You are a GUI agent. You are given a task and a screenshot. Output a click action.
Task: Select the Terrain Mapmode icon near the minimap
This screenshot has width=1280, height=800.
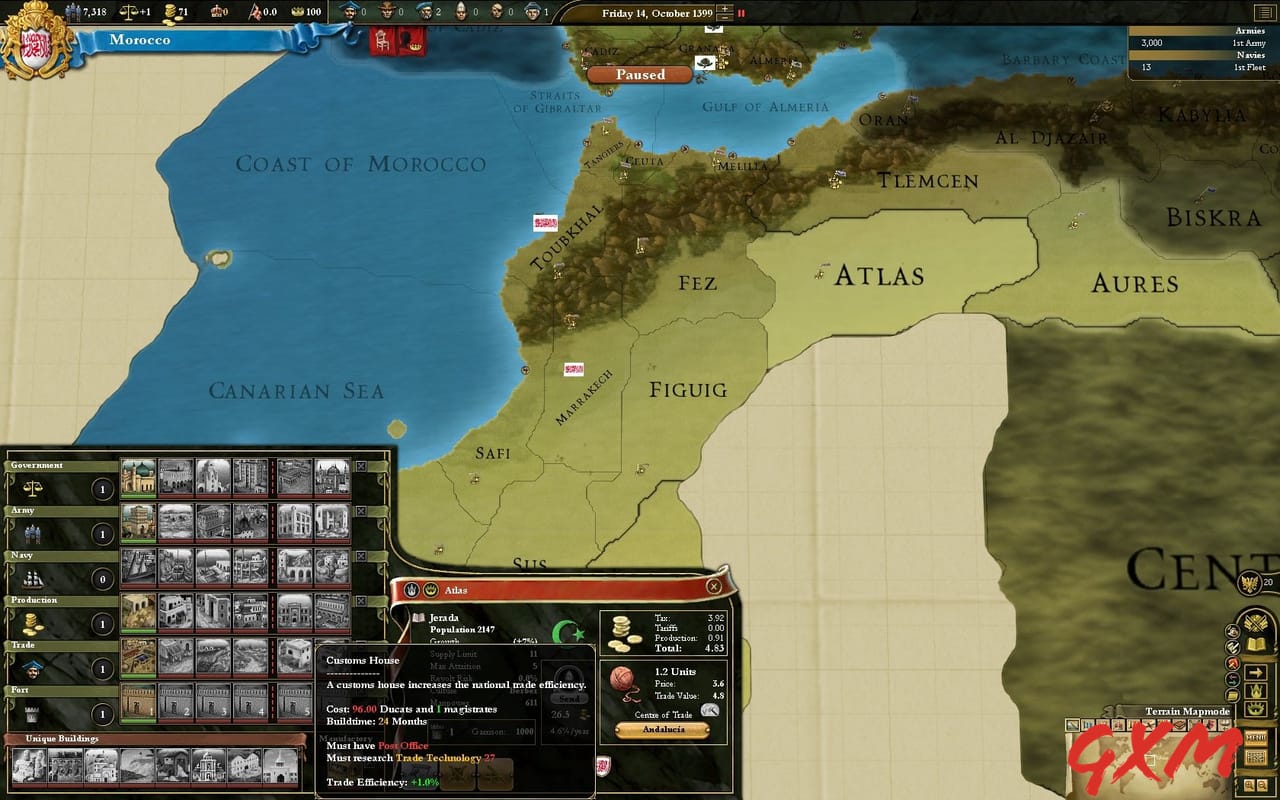coord(1072,724)
